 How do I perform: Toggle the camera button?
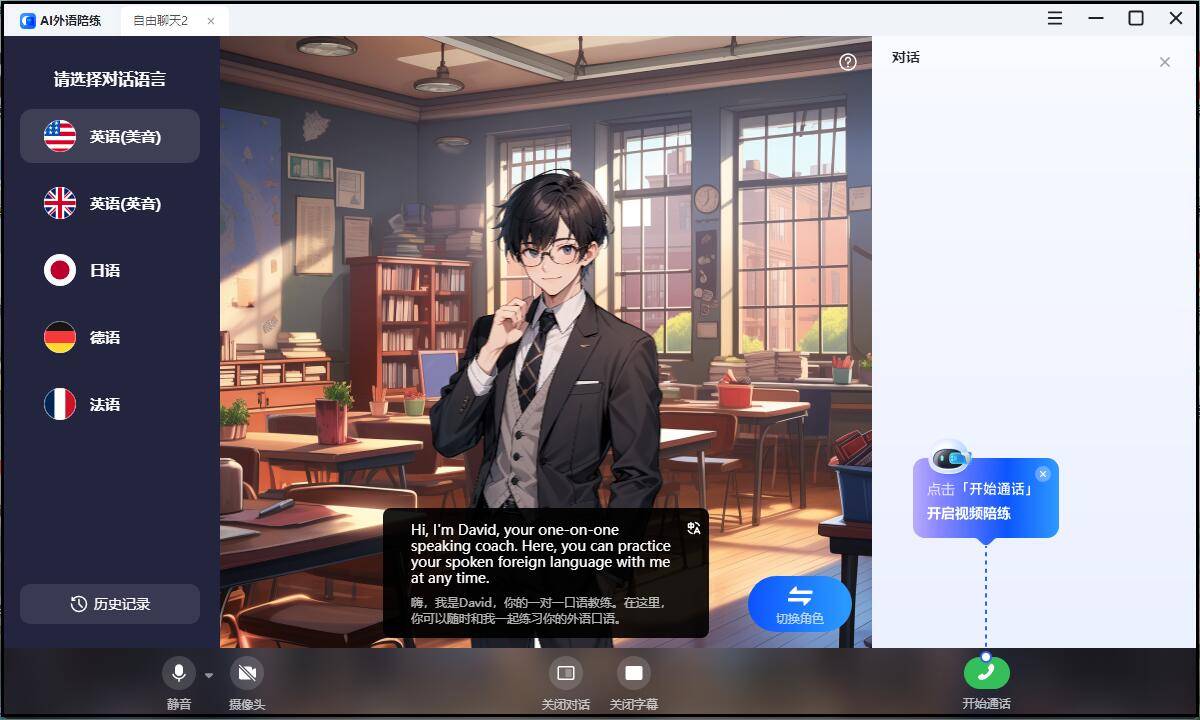click(x=247, y=673)
